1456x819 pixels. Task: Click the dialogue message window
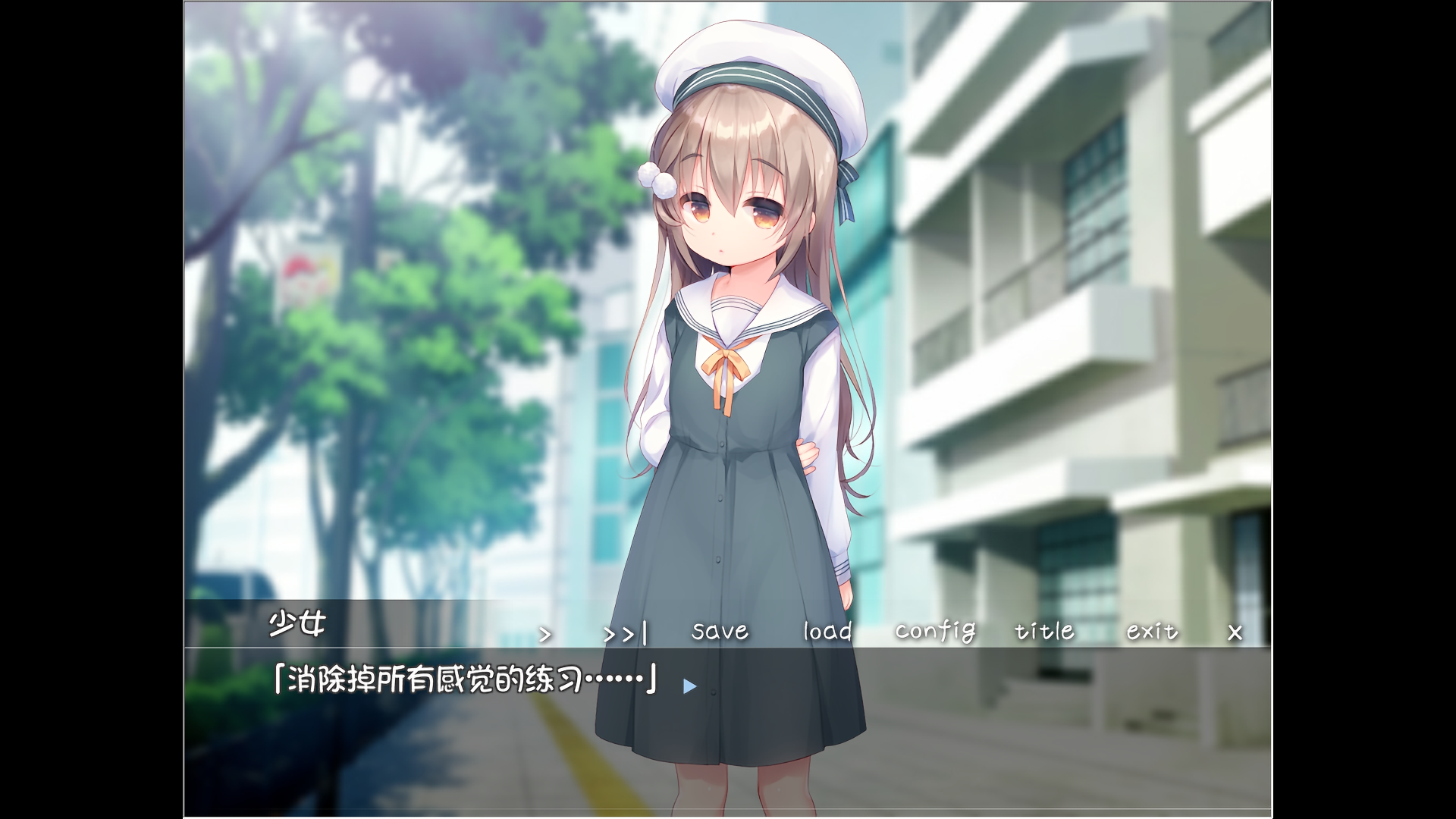coord(728,720)
